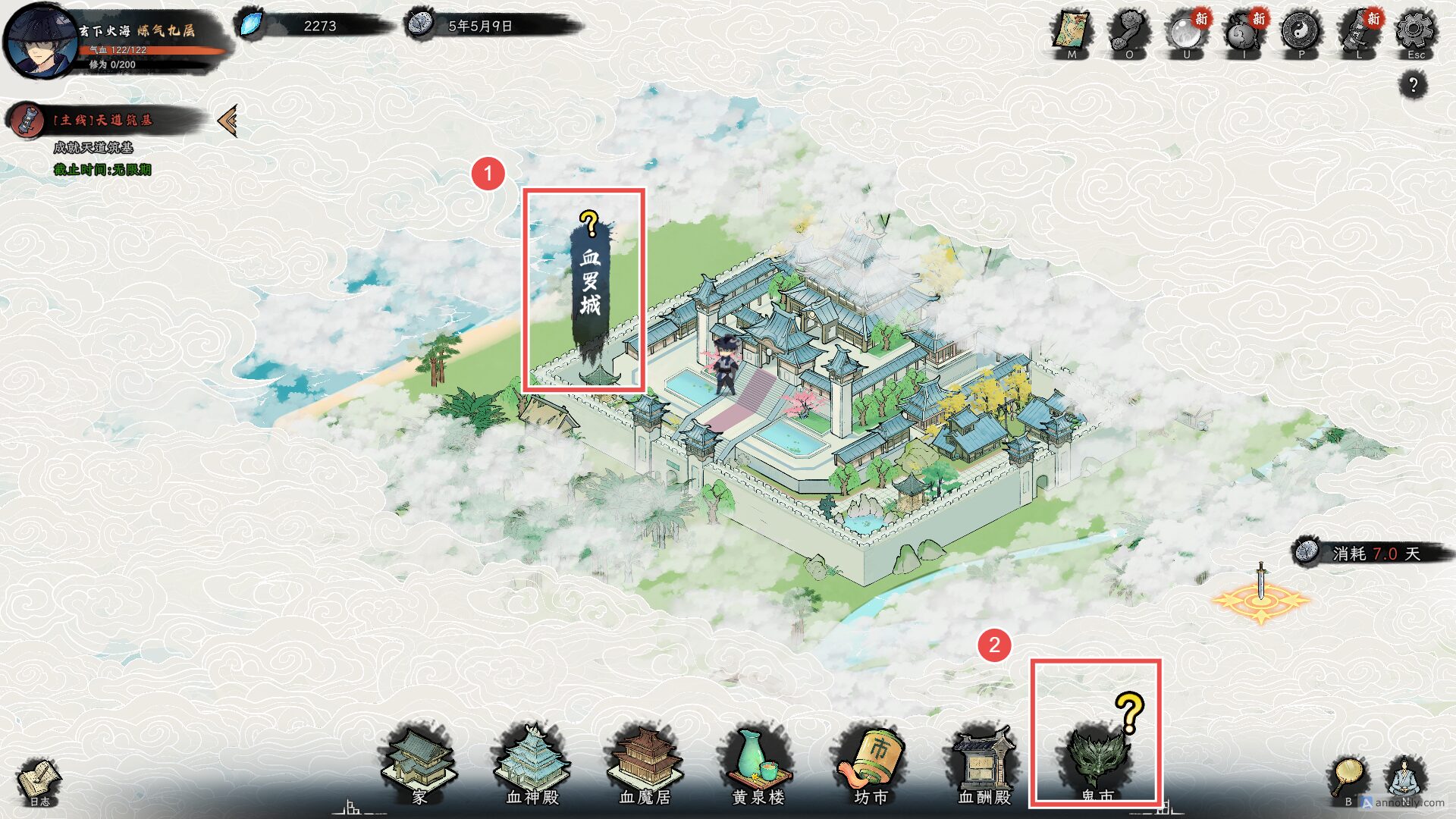This screenshot has width=1456, height=819.
Task: Visit the 鬼市 ghost market mask
Action: pos(1097,758)
